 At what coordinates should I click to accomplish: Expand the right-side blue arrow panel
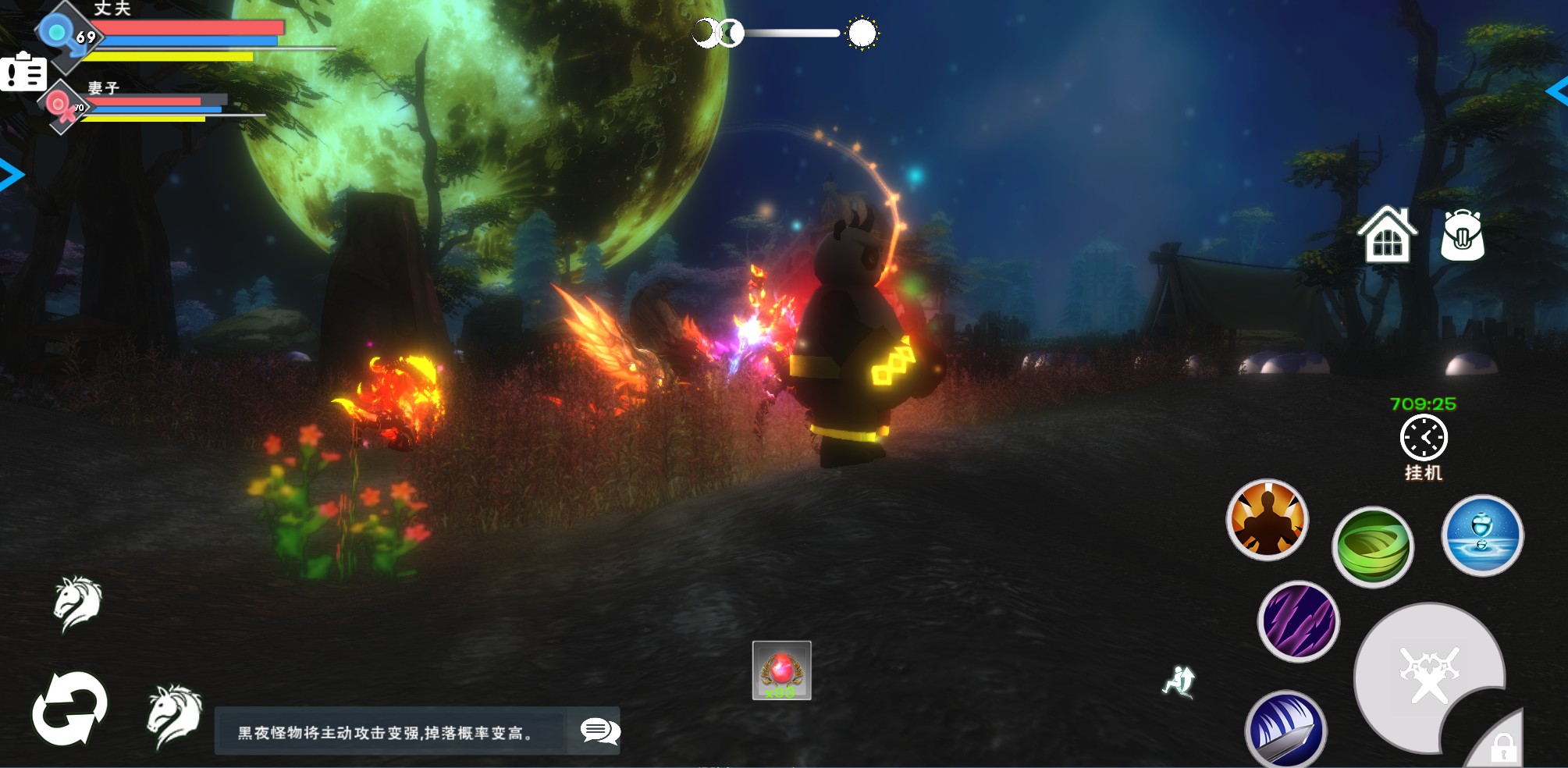[1557, 91]
